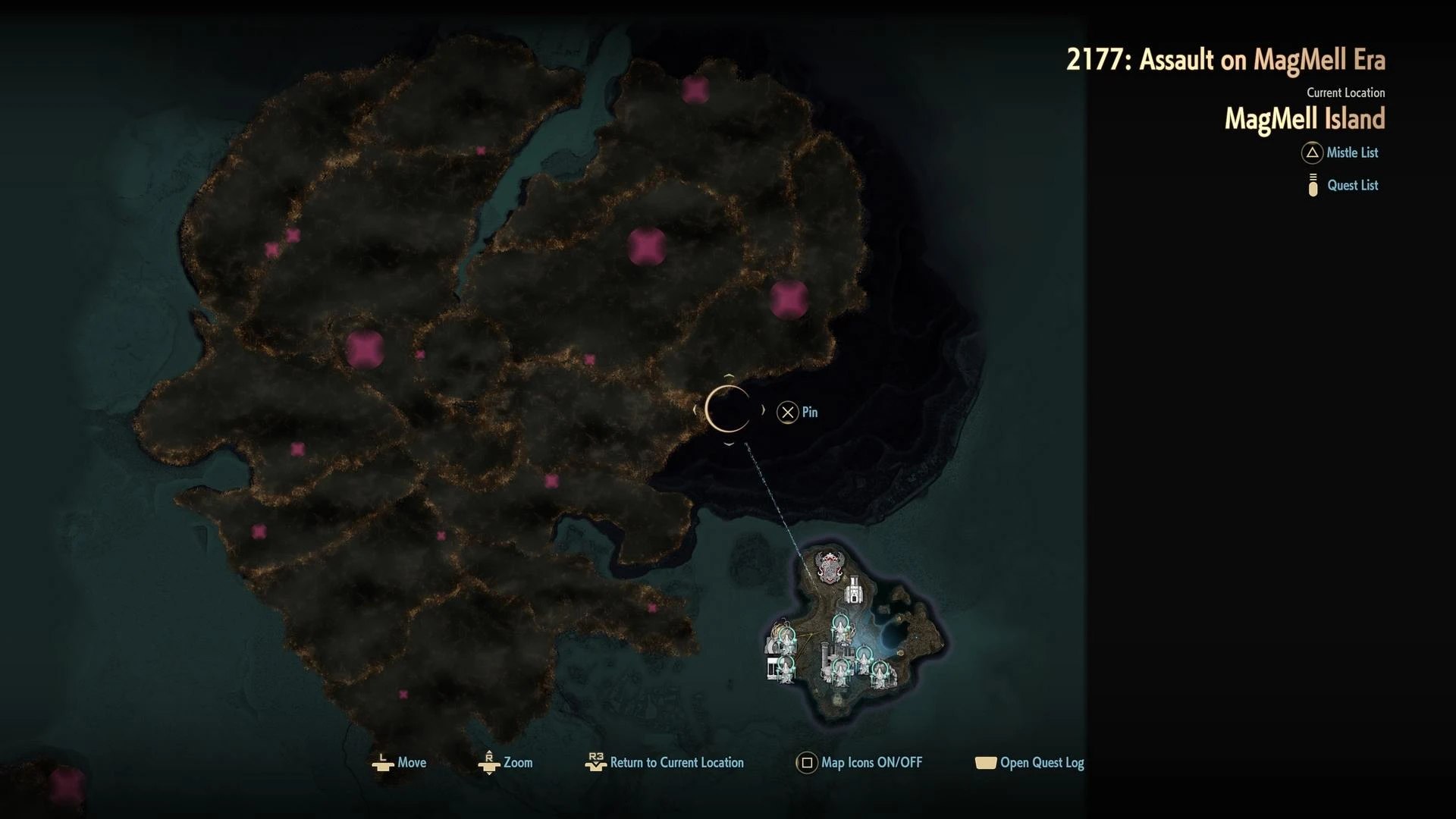This screenshot has height=819, width=1456.
Task: Select the winged crest emblem marker
Action: [x=830, y=566]
